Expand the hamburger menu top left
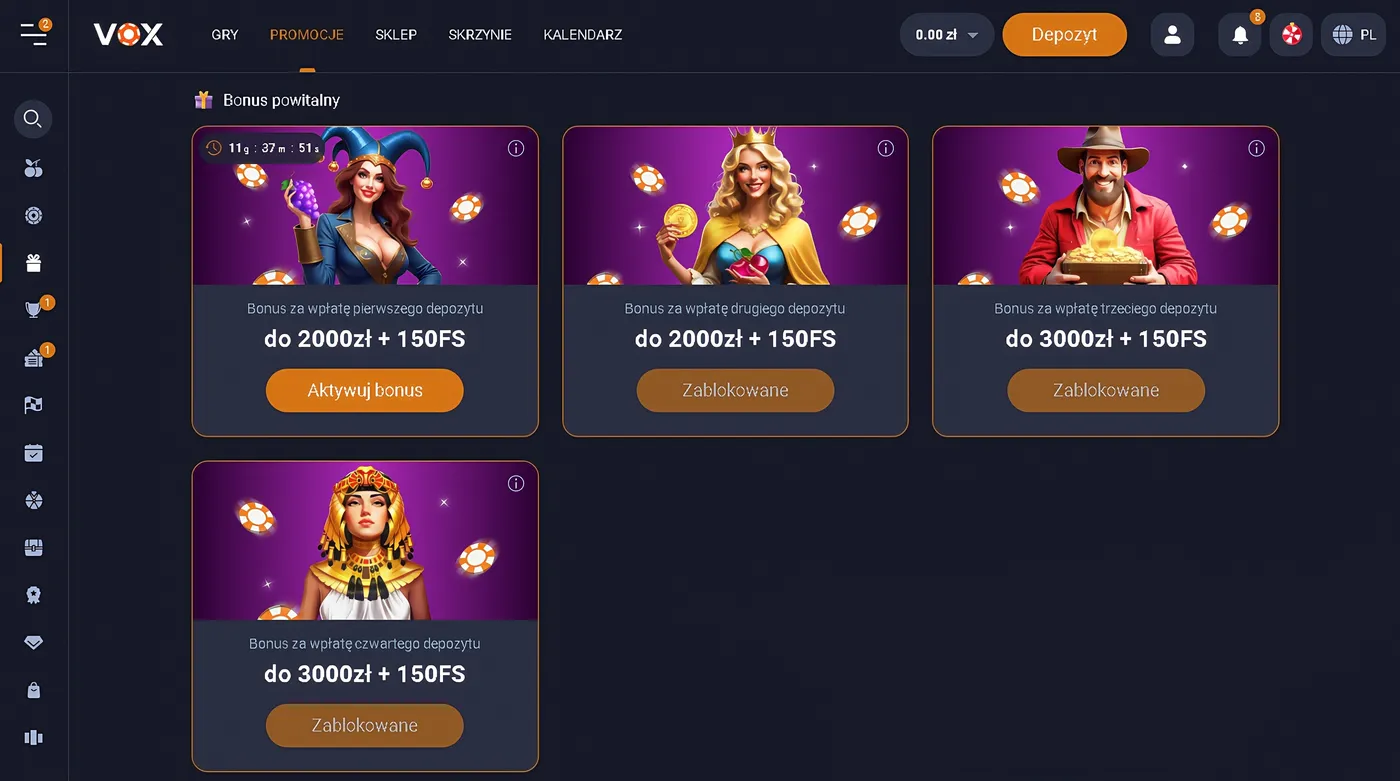The image size is (1400, 781). [x=34, y=34]
